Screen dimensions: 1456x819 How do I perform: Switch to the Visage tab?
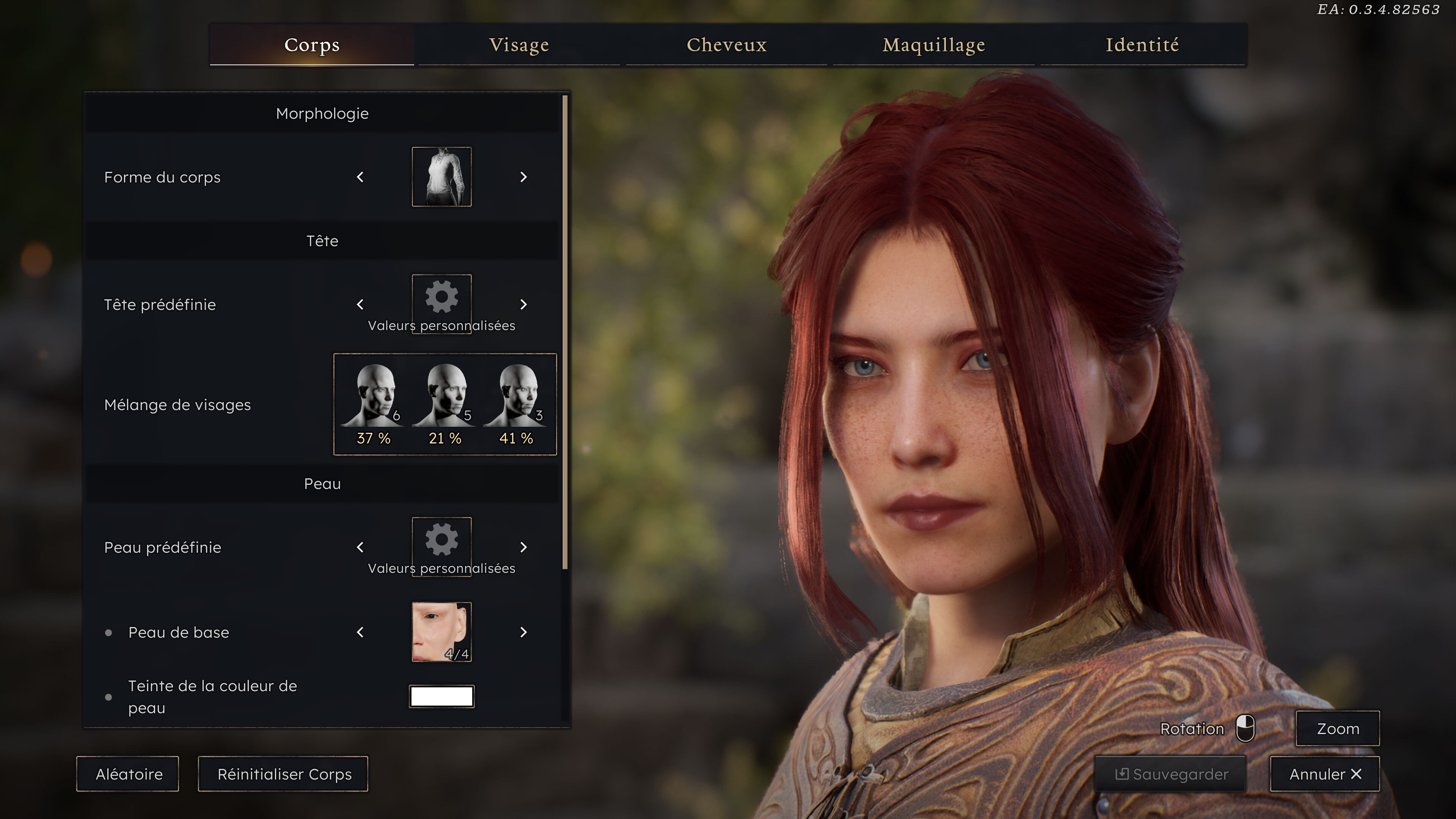[518, 45]
